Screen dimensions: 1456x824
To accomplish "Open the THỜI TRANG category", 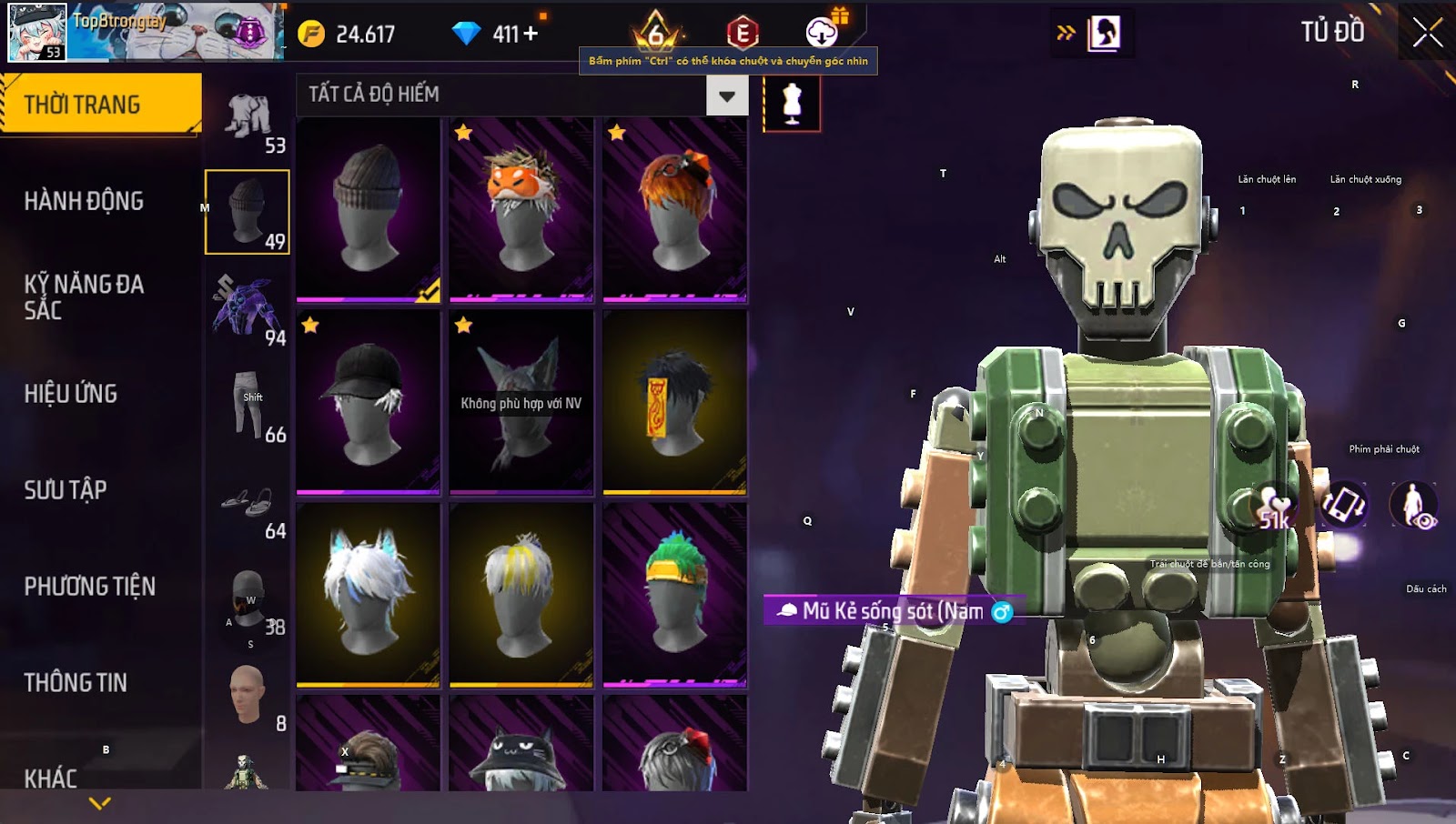I will pos(100,105).
